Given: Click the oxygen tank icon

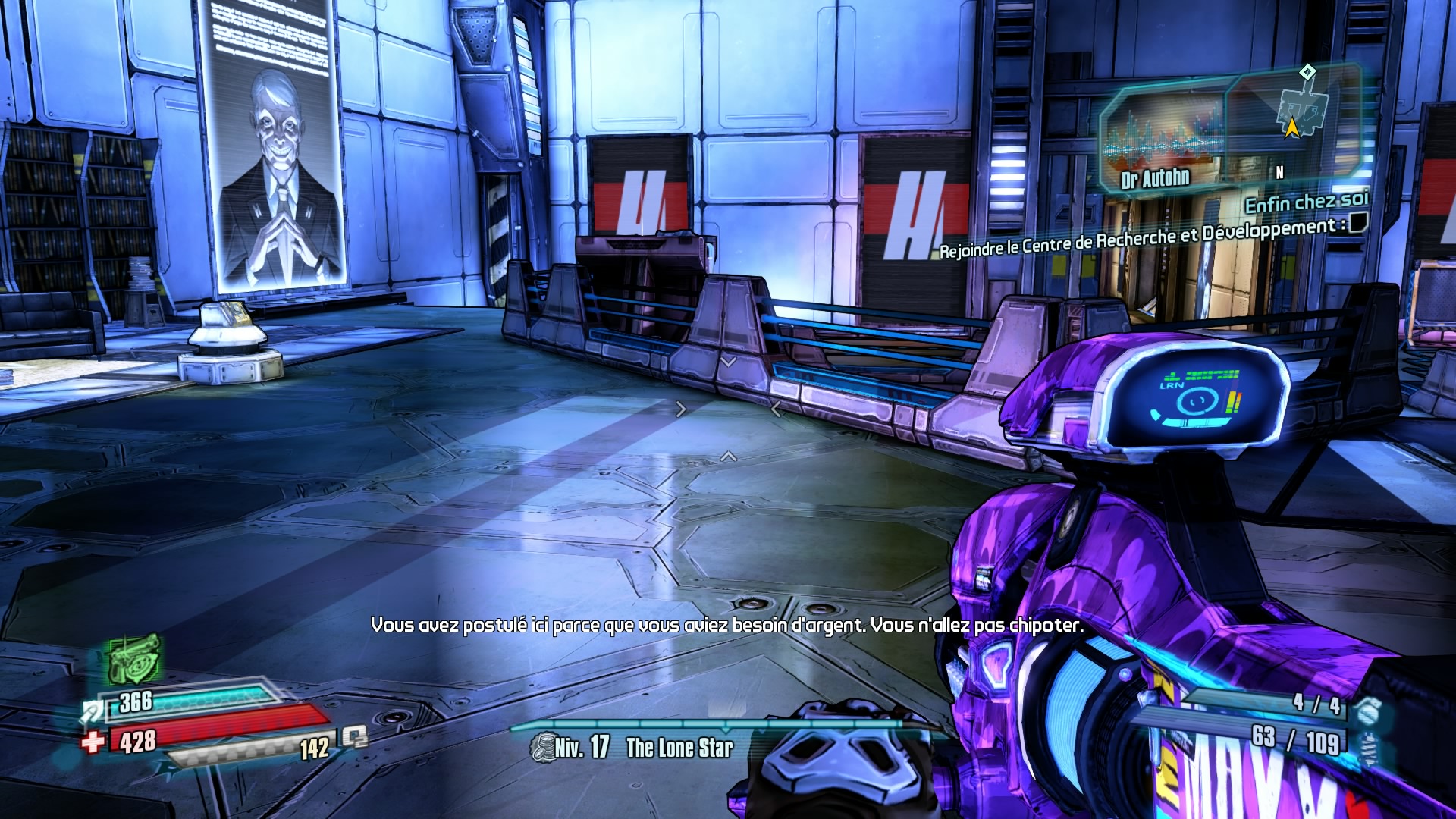Looking at the screenshot, I should [355, 737].
